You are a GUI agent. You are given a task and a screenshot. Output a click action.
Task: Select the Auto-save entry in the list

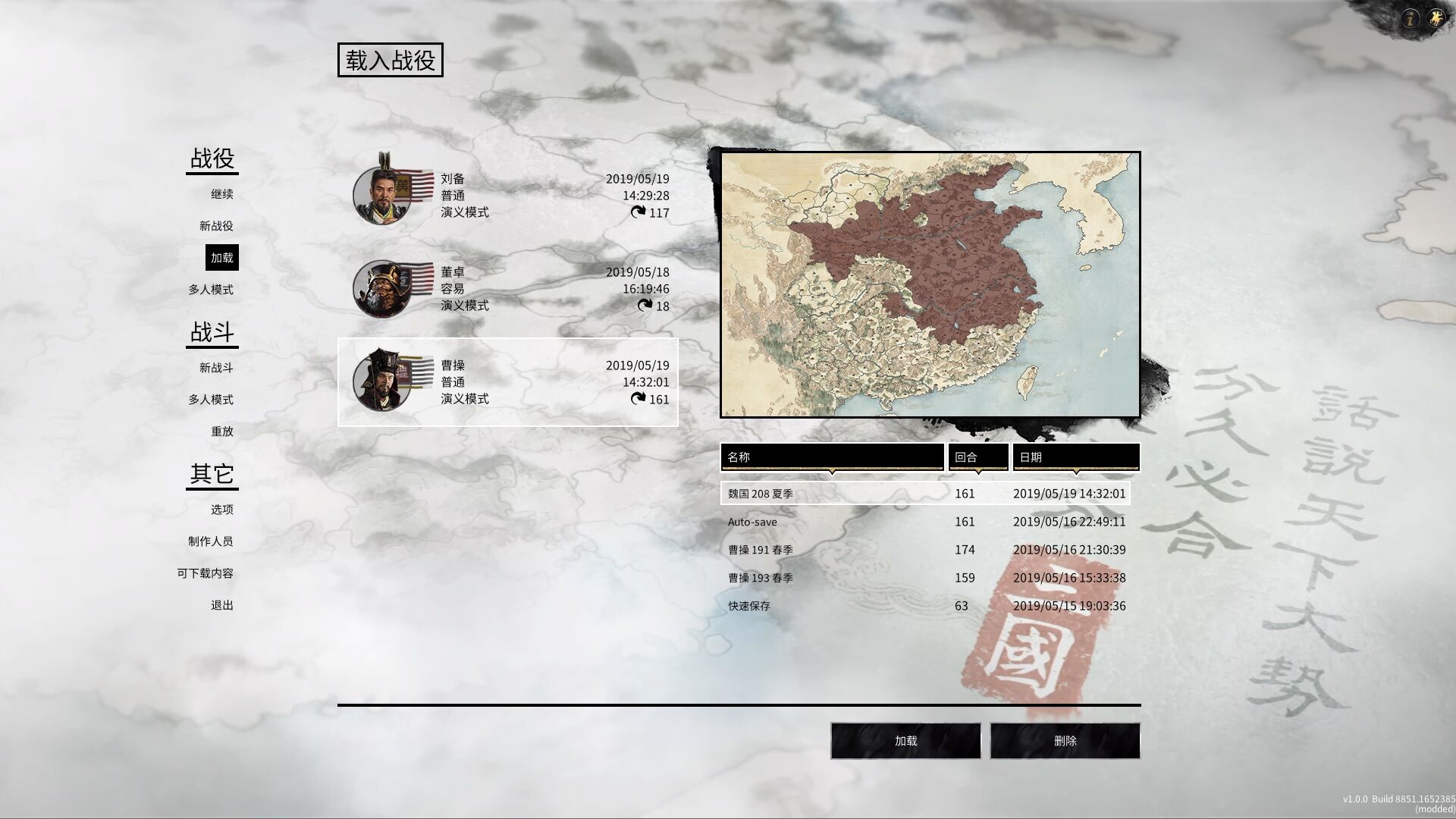point(834,522)
